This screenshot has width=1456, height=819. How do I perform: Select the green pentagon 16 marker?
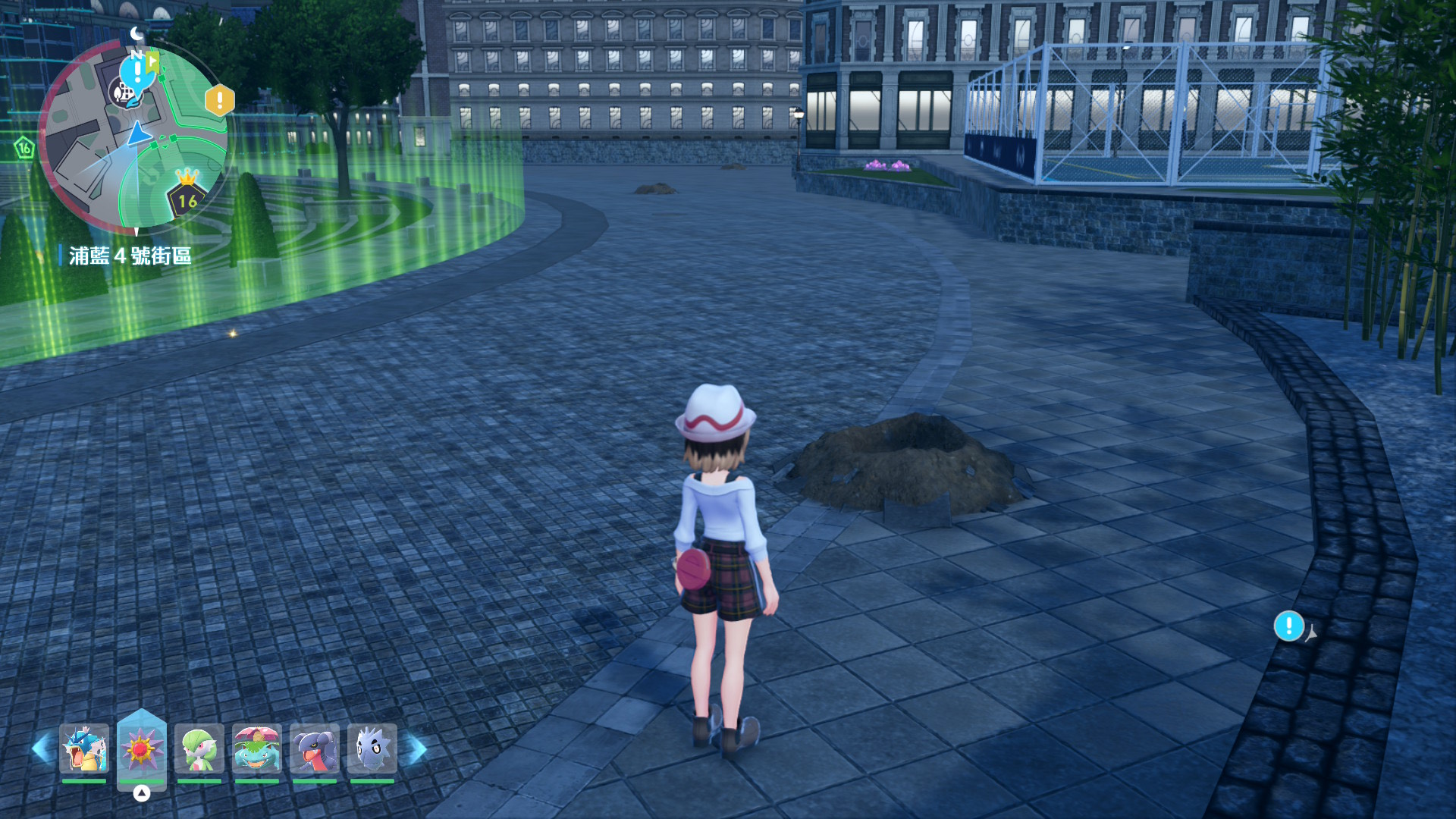[x=24, y=148]
